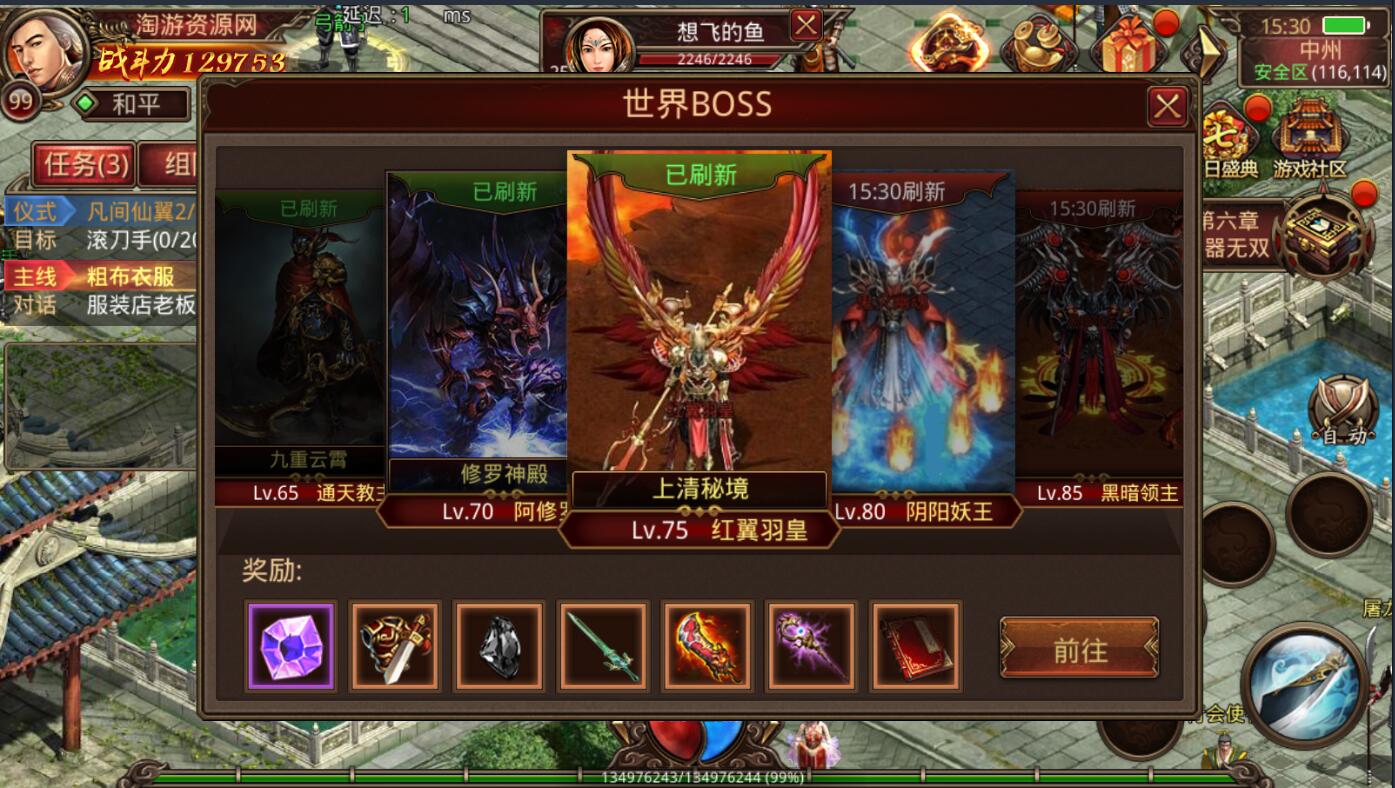1395x788 pixels.
Task: Inspect the red book reward
Action: point(915,646)
